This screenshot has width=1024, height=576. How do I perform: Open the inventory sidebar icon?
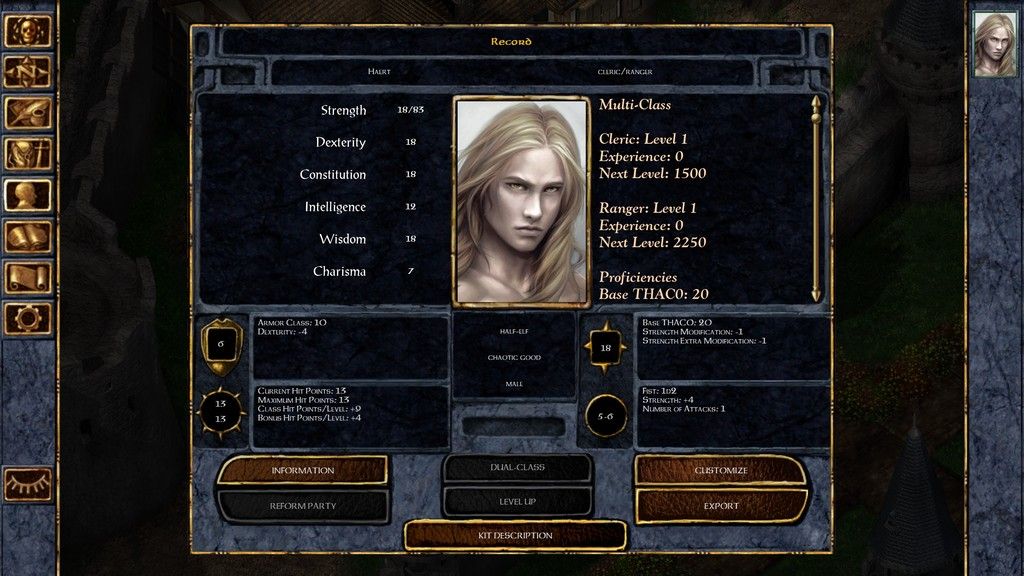pos(28,154)
